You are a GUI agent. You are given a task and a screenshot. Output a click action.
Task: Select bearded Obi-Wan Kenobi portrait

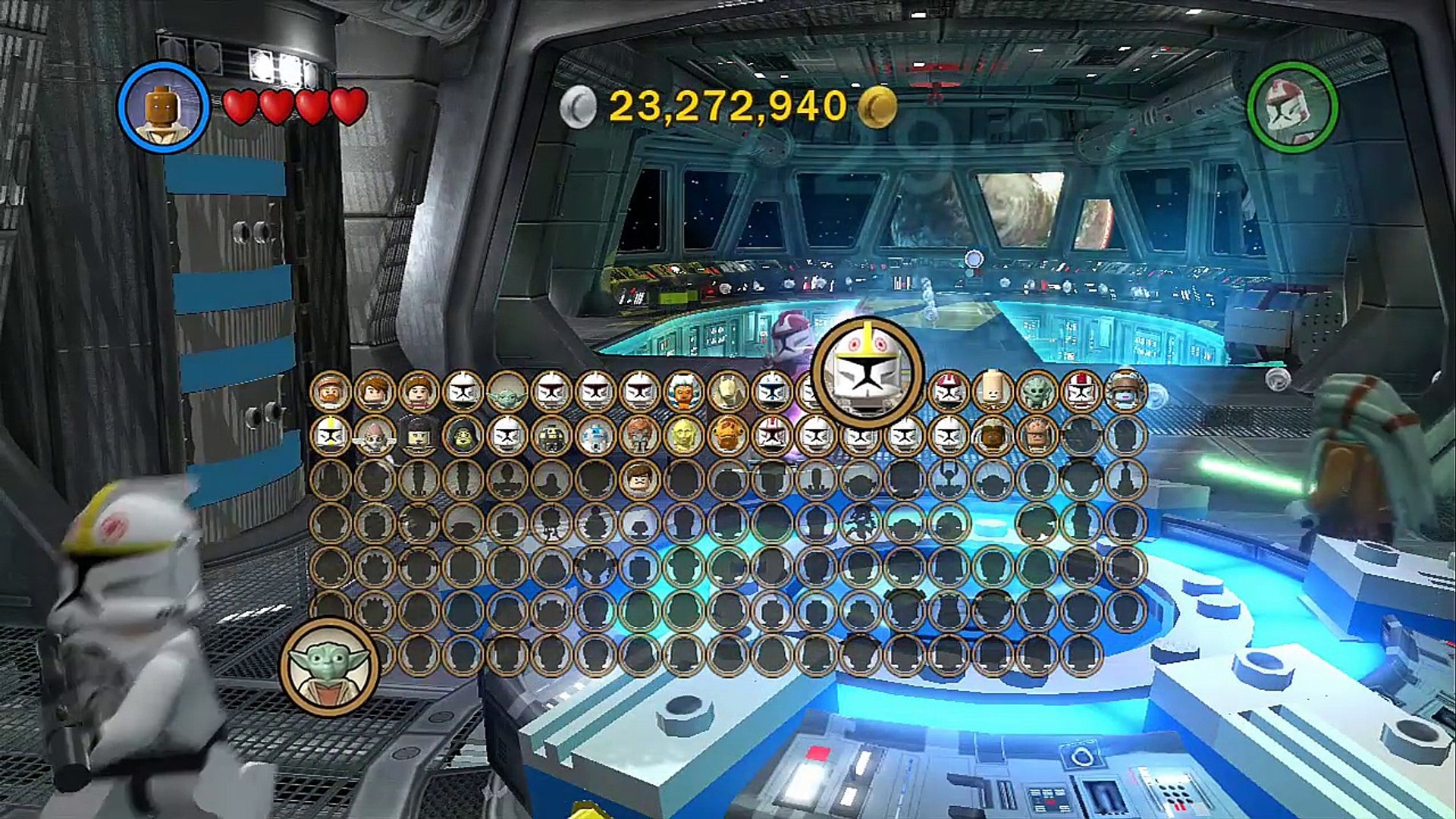tap(331, 391)
